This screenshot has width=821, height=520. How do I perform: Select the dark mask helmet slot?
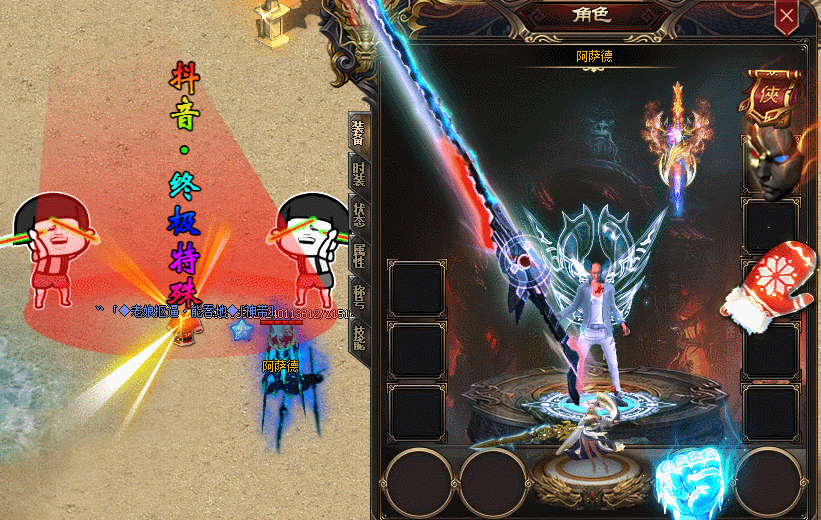(x=770, y=163)
